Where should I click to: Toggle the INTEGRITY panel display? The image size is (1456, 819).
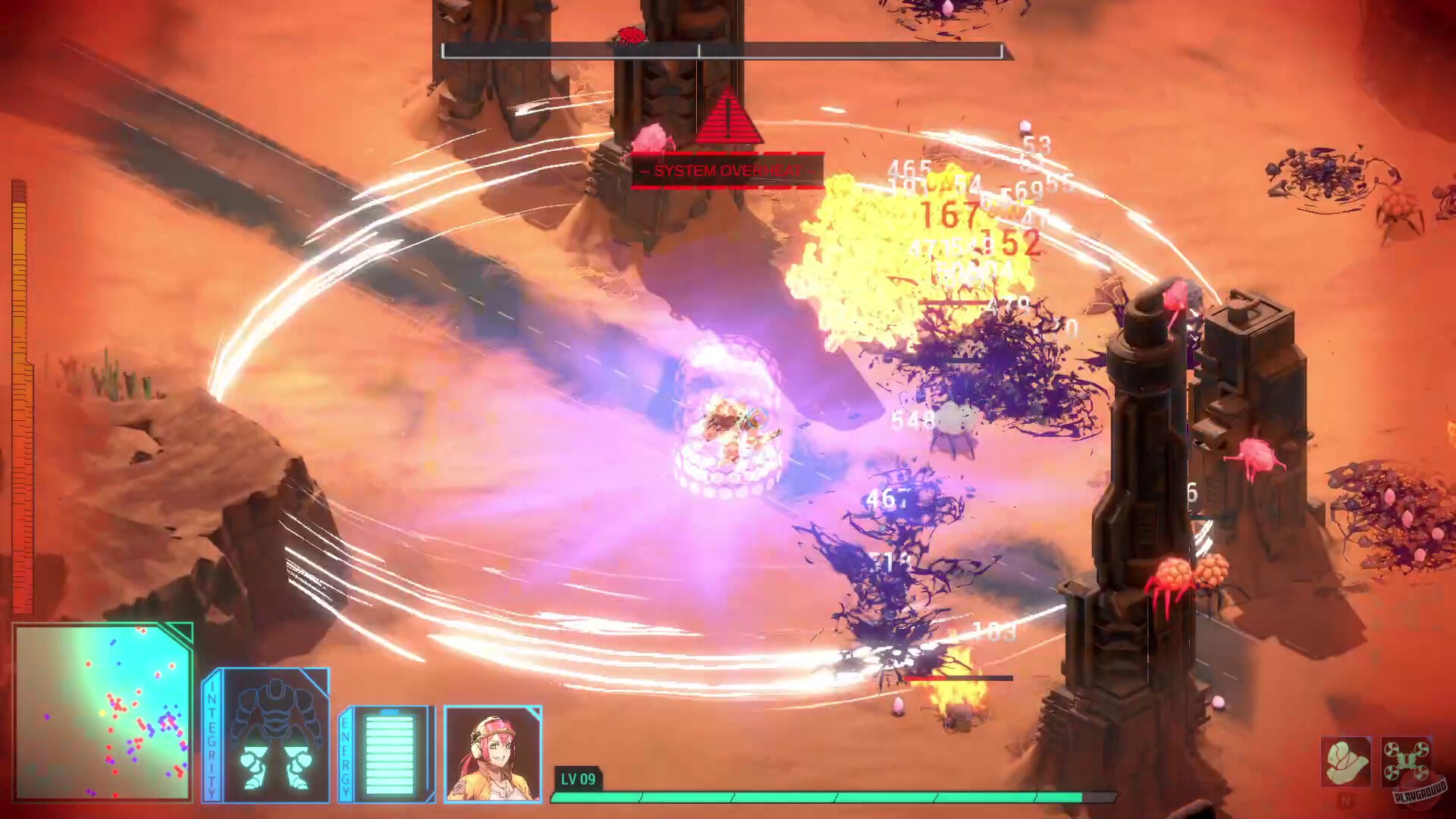271,732
